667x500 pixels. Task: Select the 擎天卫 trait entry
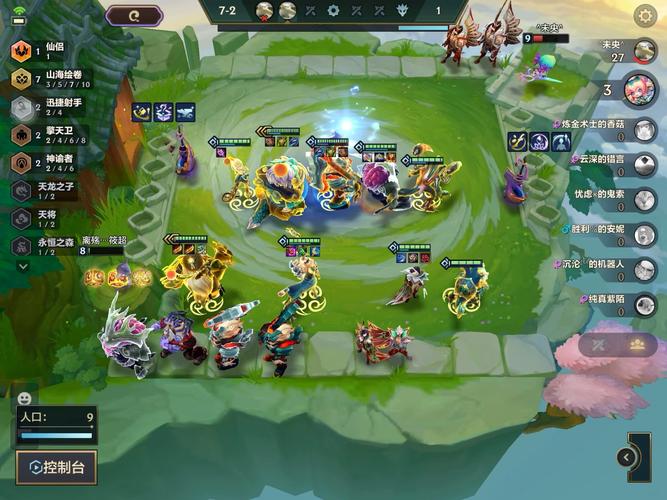coord(50,135)
